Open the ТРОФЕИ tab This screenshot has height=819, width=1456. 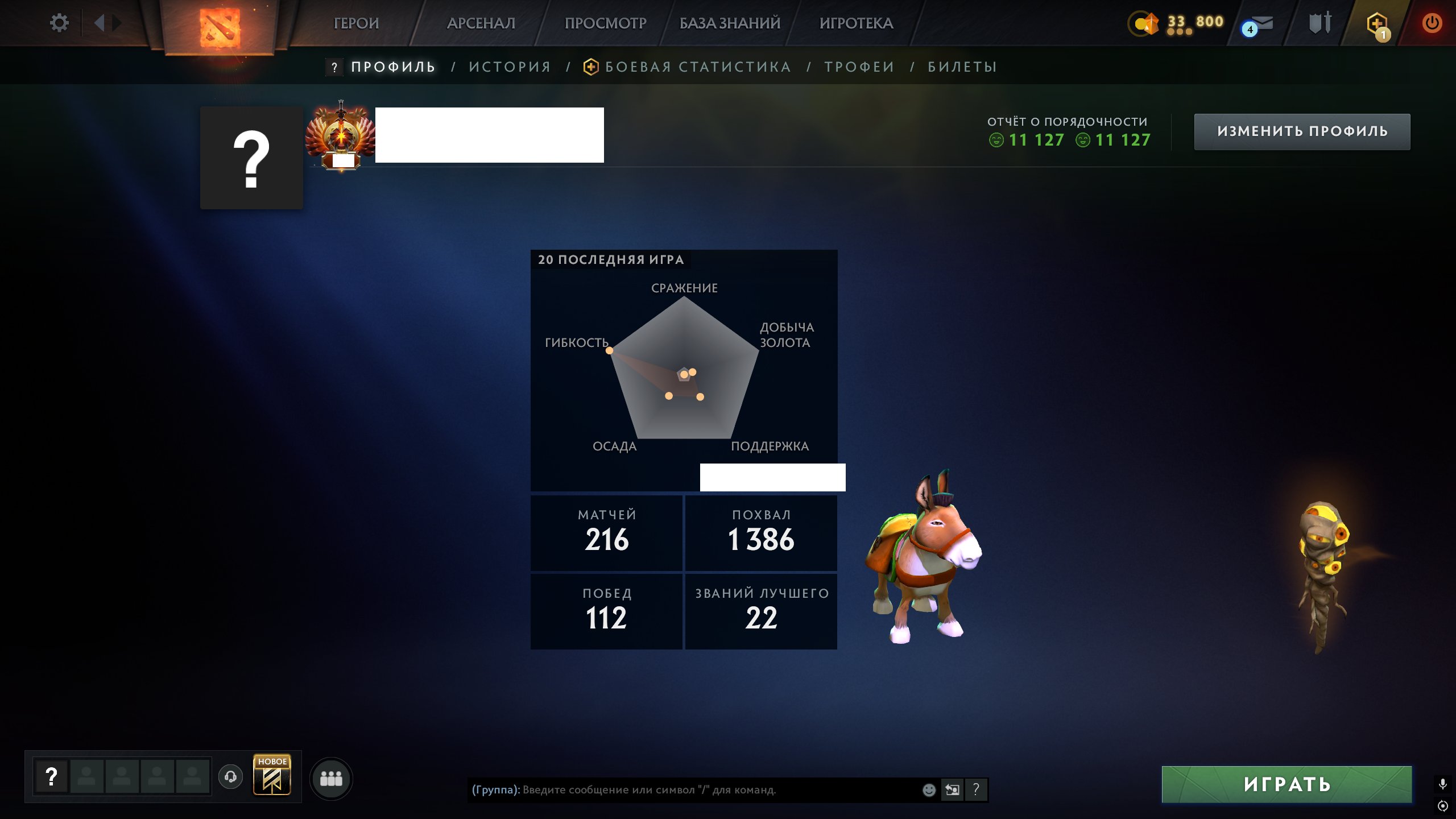click(x=858, y=67)
